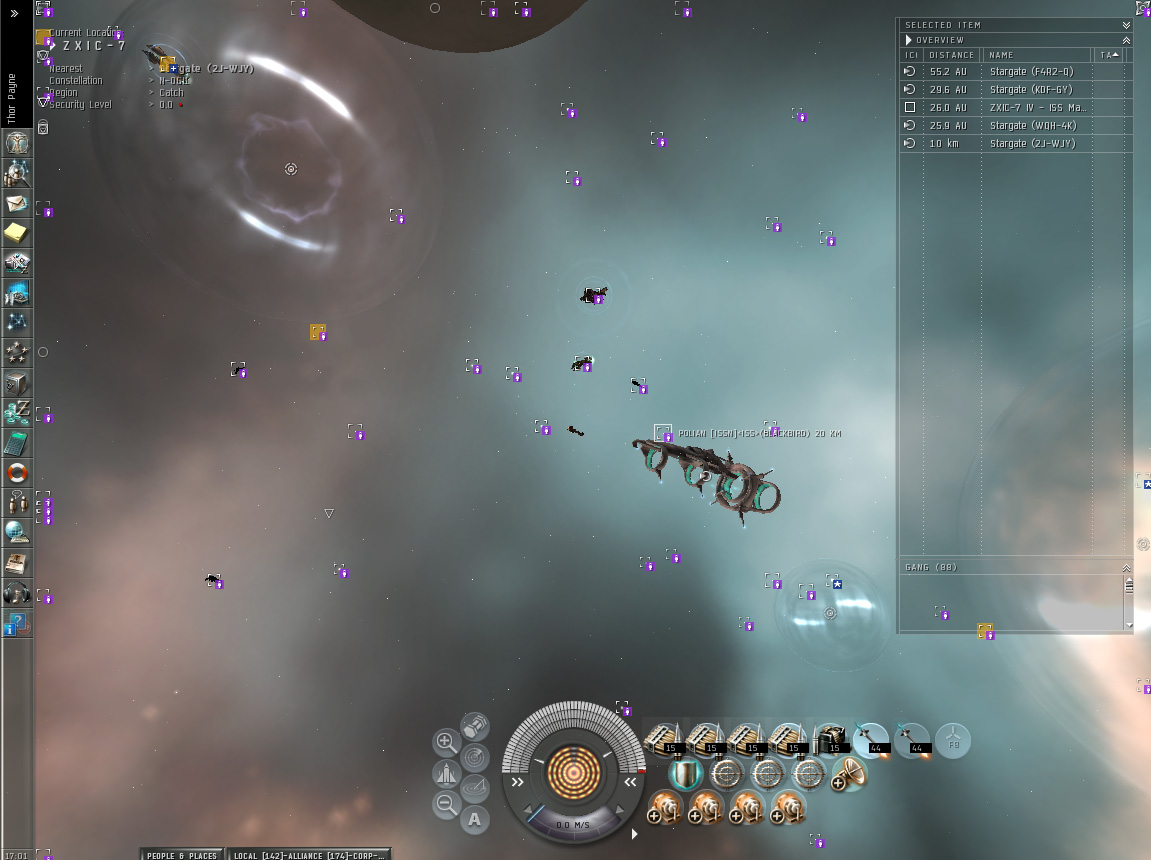Open the character sheet from the sidebar
1151x860 pixels.
pos(17,143)
